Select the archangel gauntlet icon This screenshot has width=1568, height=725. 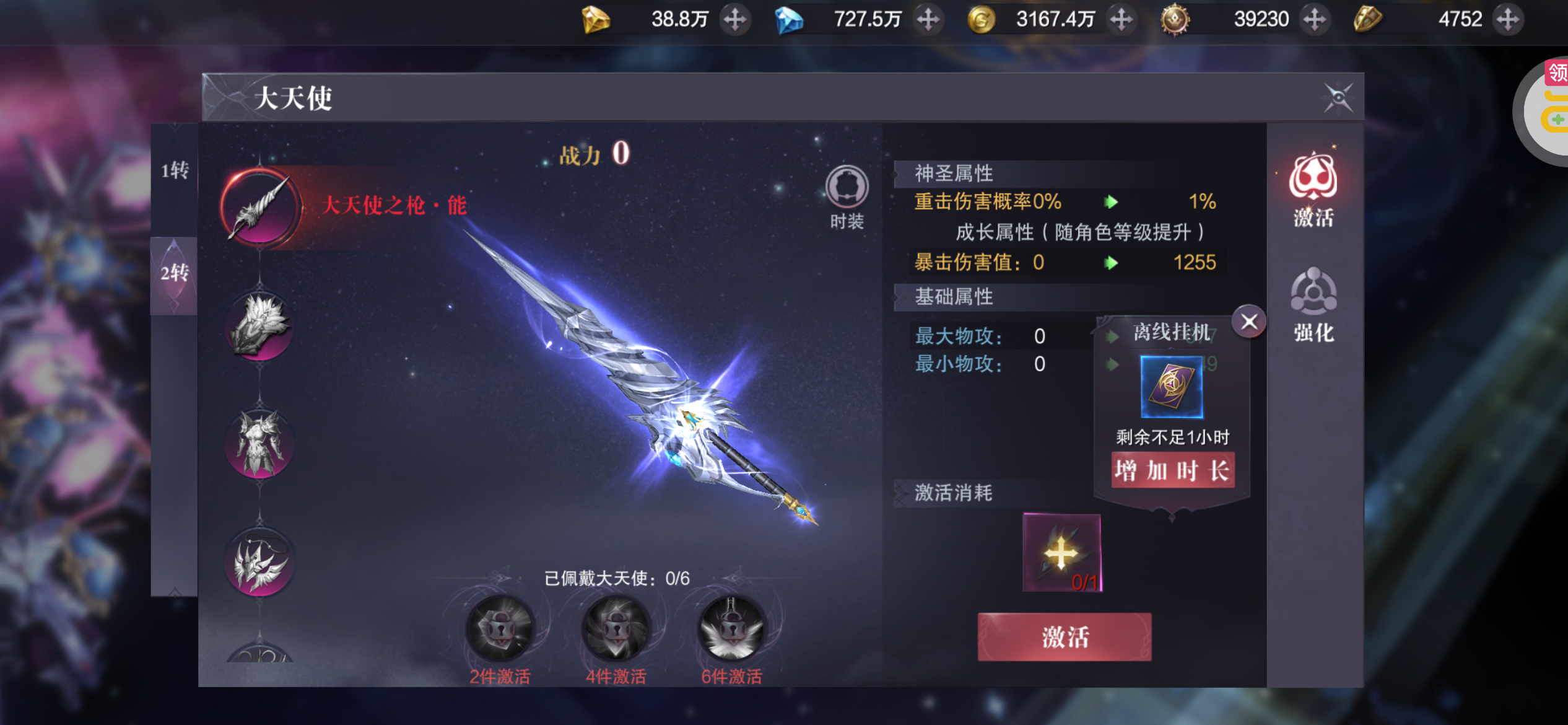pos(260,325)
